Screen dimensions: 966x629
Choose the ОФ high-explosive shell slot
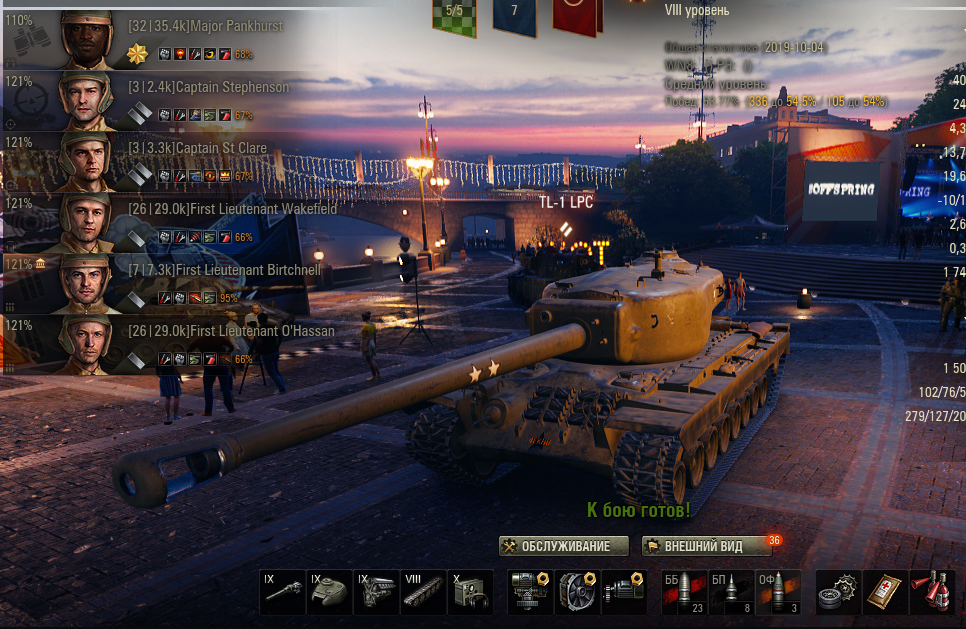(778, 592)
